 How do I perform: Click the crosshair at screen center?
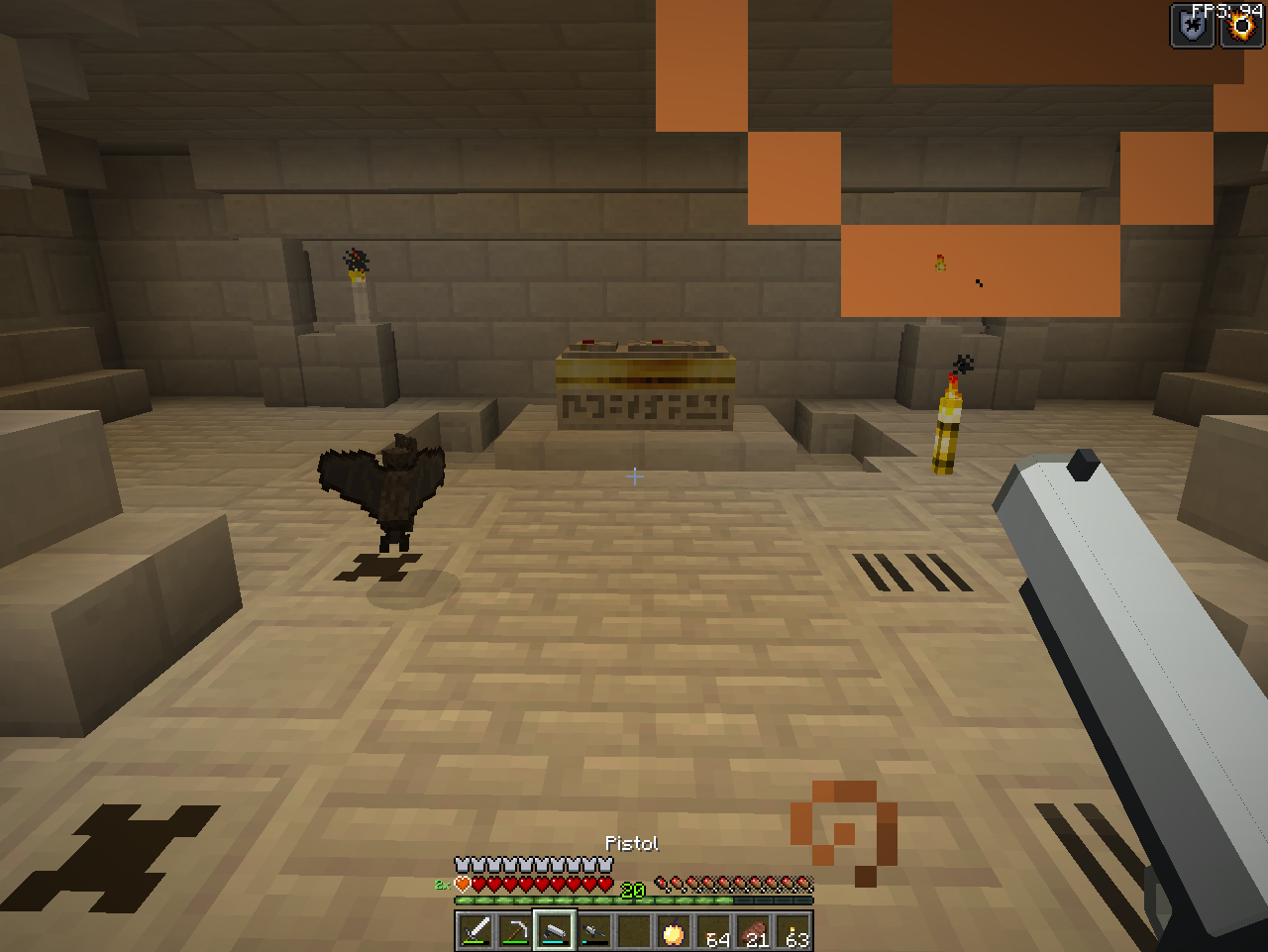[x=634, y=476]
